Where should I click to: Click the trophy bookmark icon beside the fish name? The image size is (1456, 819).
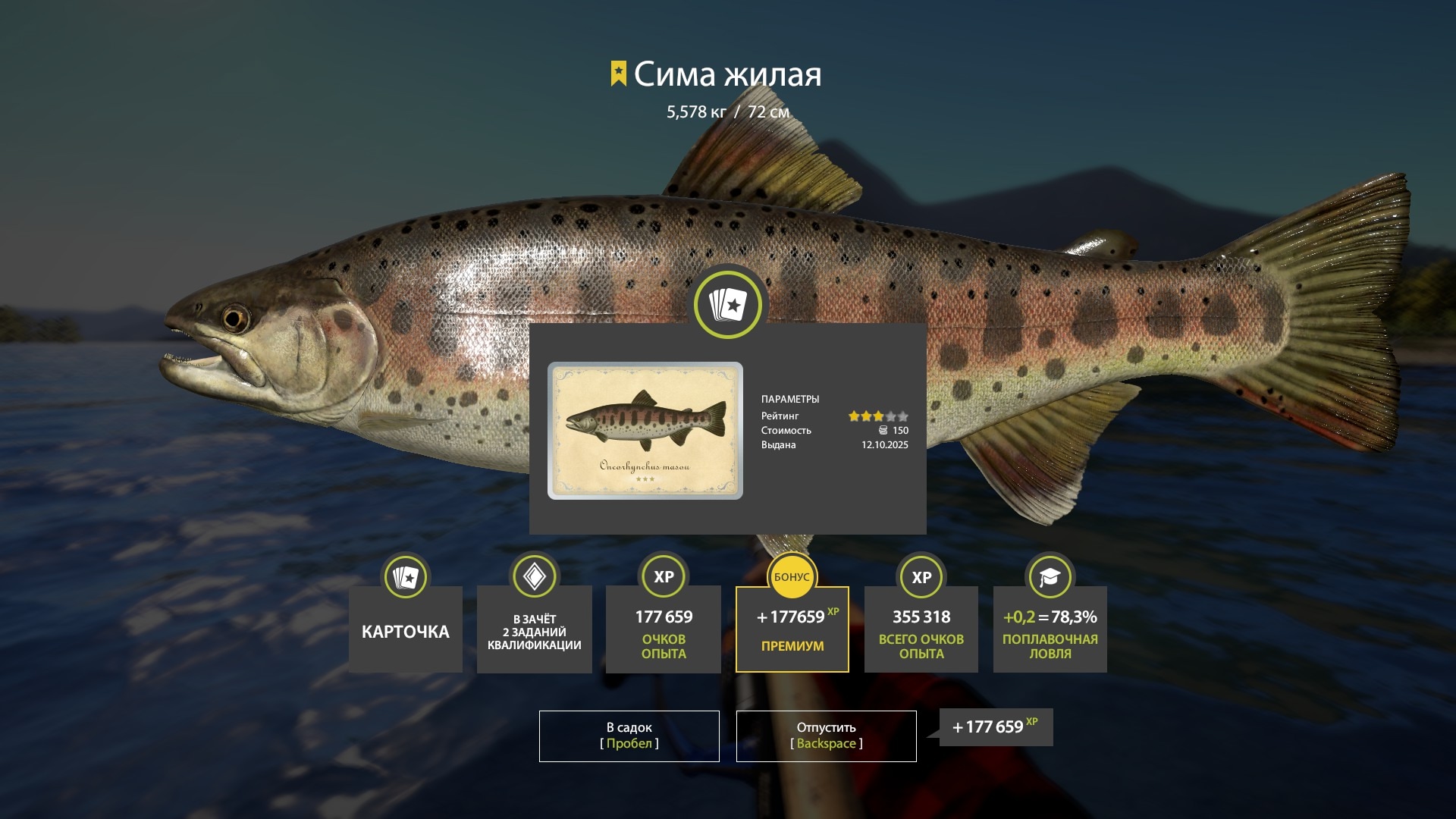[x=619, y=74]
